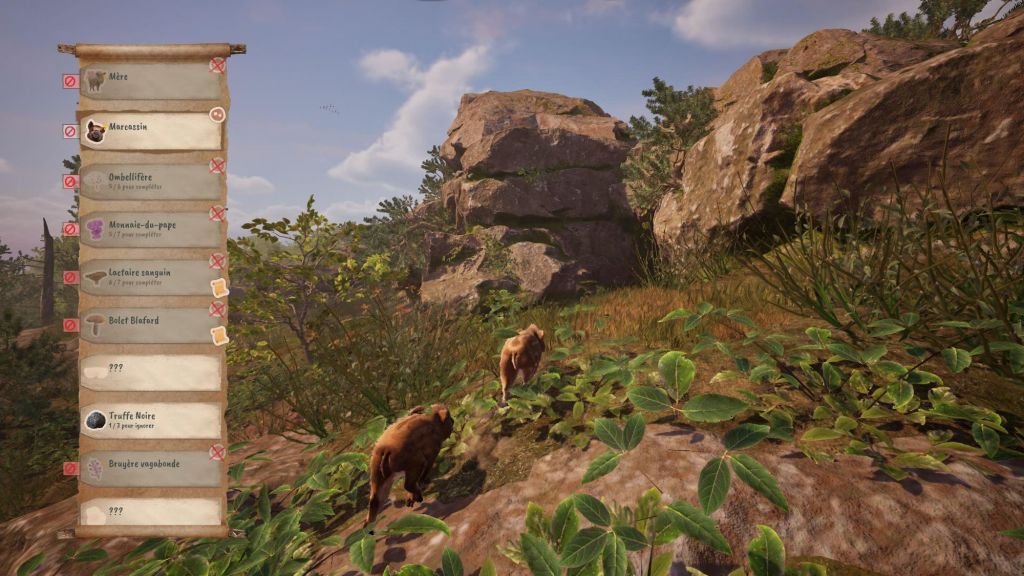Click the round scent marker on Marcassin
1024x576 pixels.
coord(217,115)
